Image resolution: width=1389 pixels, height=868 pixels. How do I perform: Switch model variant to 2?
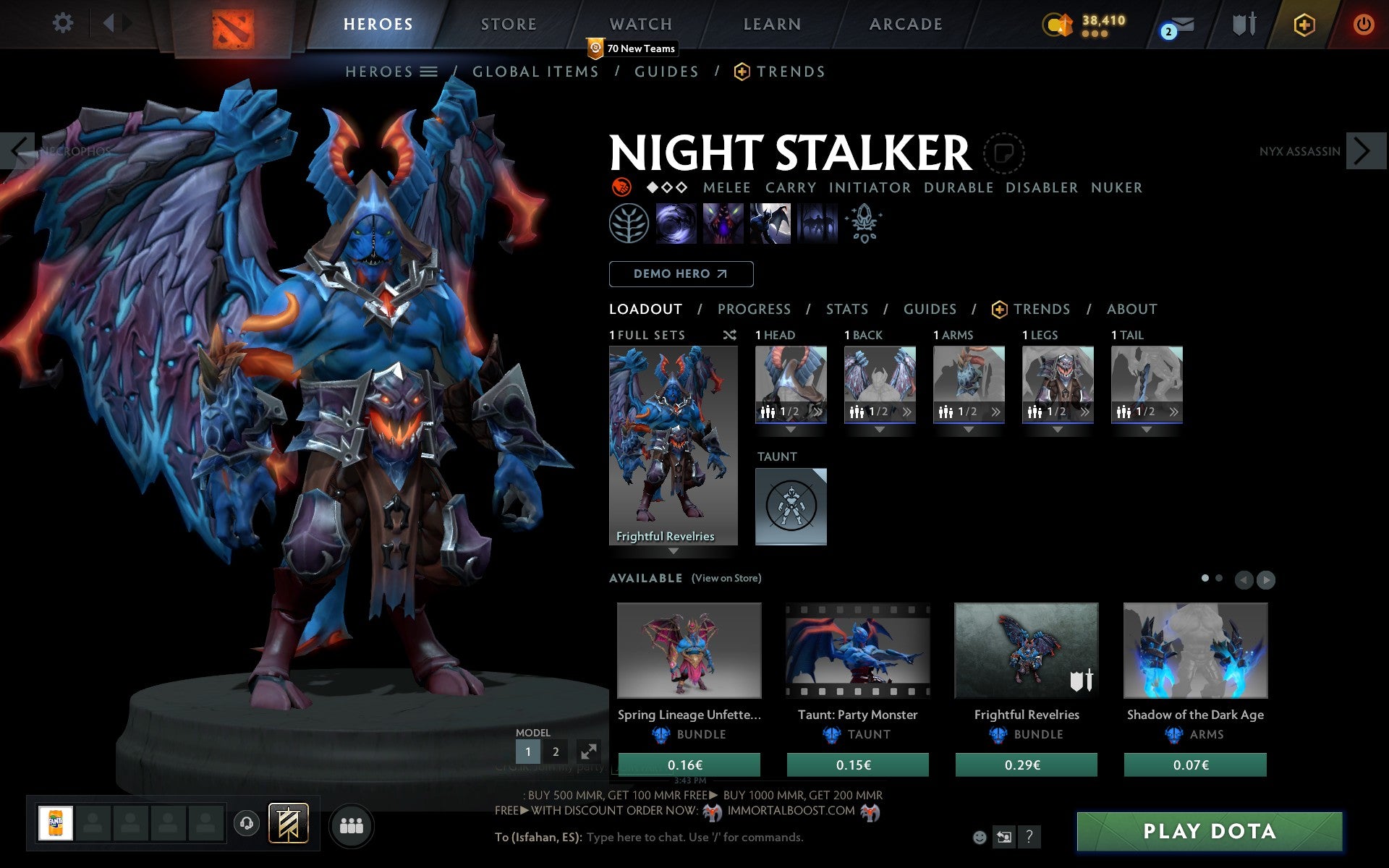[x=556, y=752]
